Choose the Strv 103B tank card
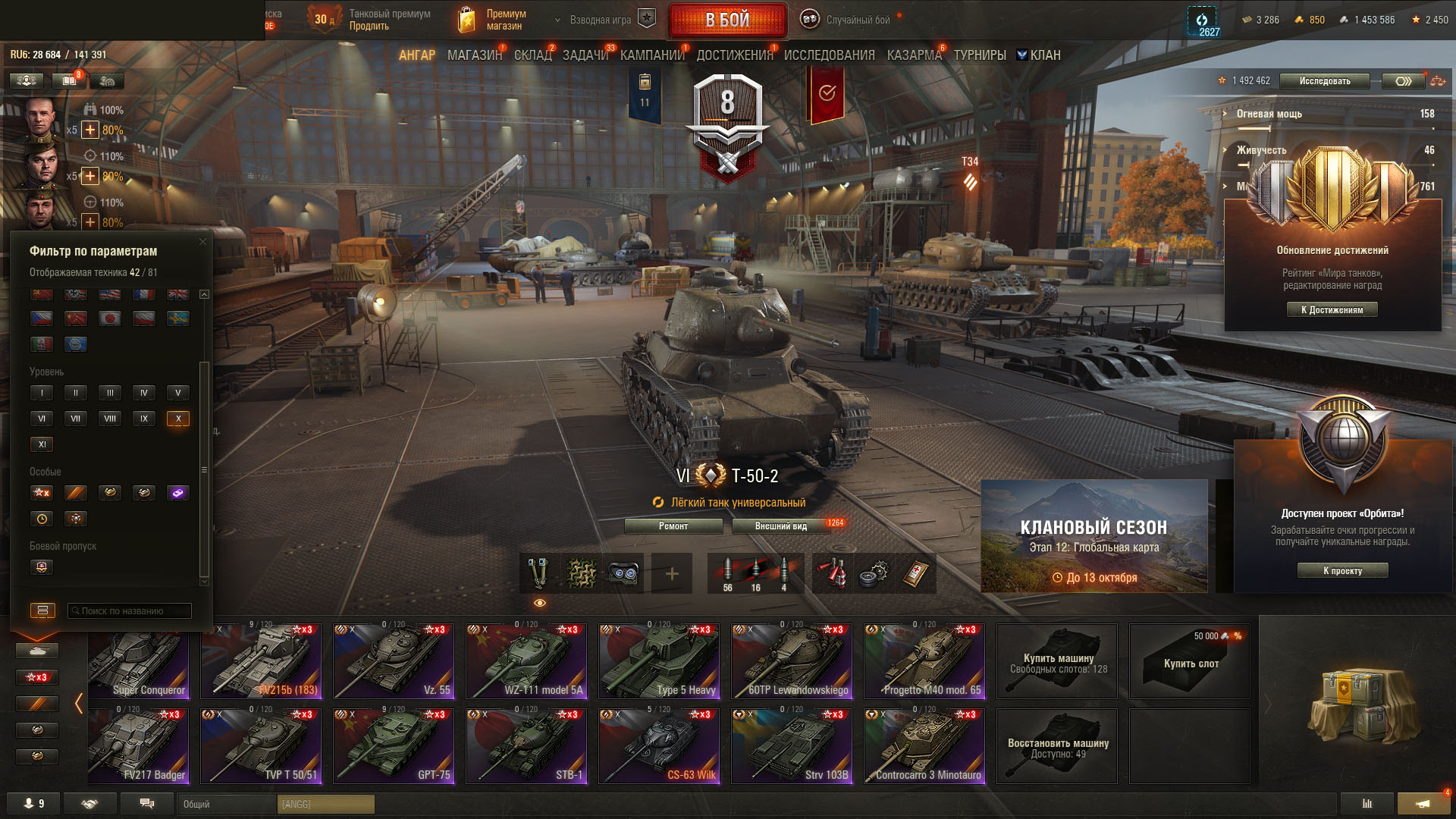 tap(791, 746)
